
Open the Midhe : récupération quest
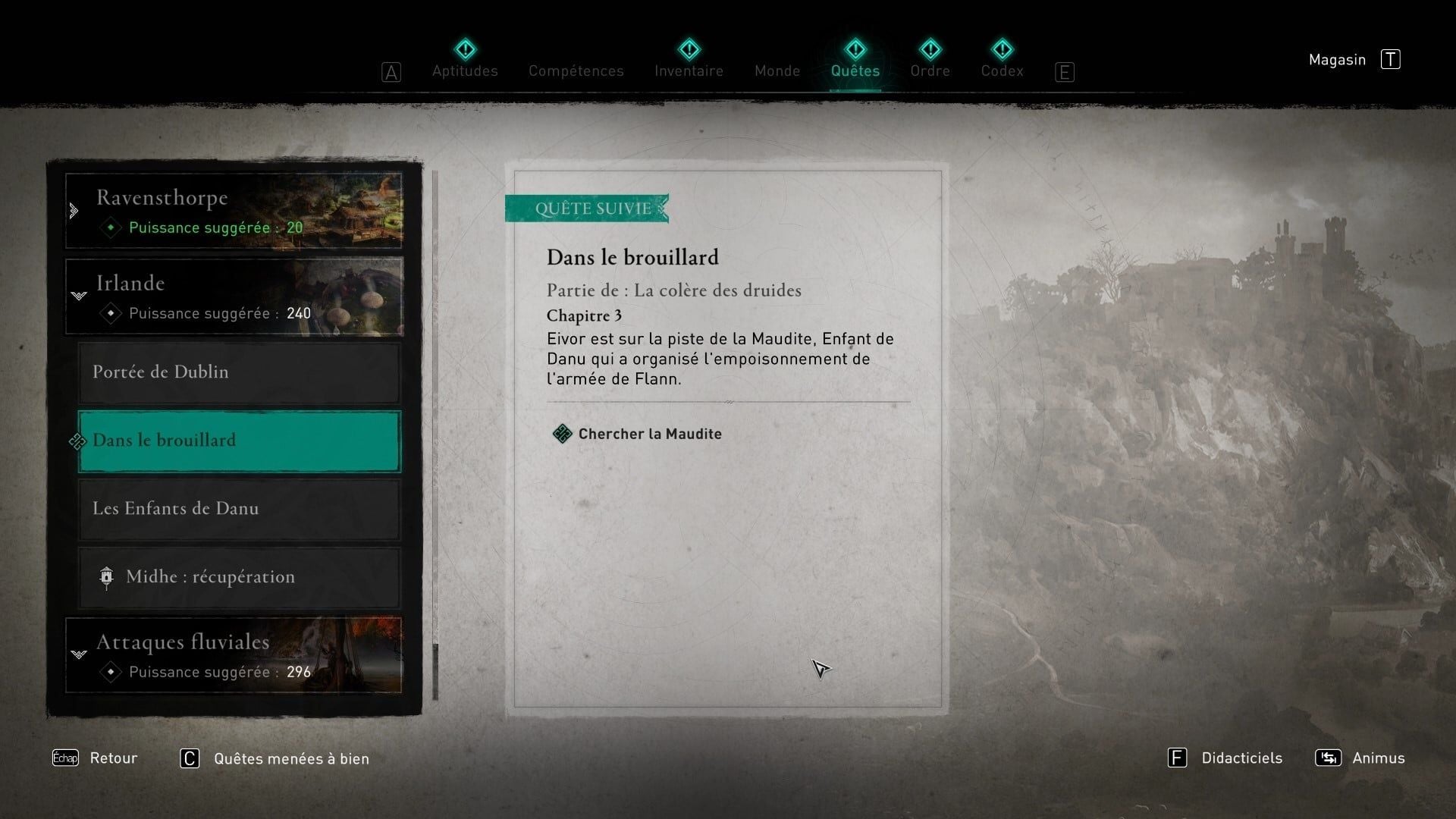[x=239, y=577]
